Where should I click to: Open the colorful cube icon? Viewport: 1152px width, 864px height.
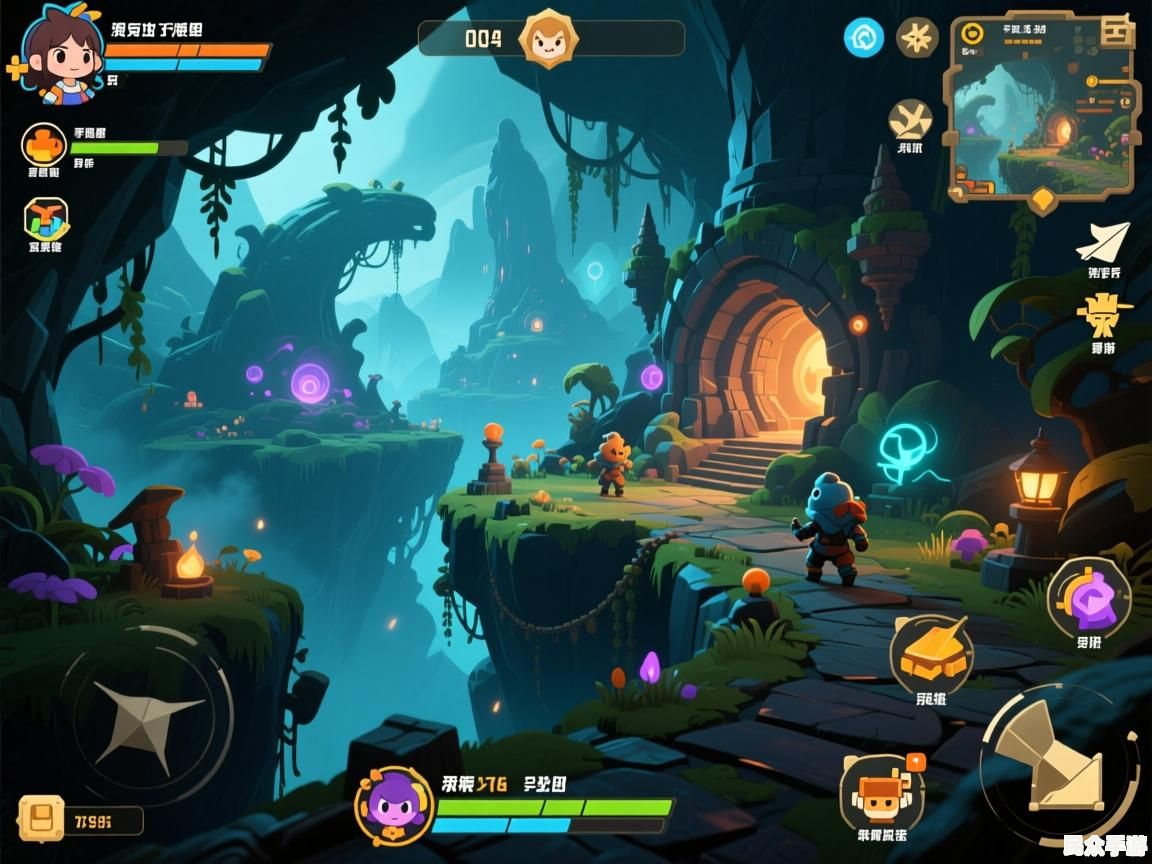click(45, 217)
